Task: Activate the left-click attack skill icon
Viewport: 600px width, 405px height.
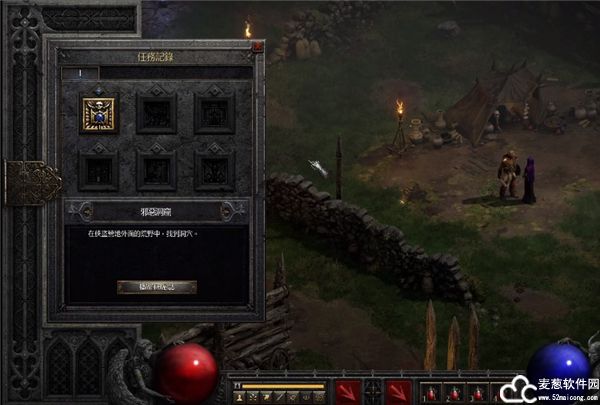Action: 349,391
